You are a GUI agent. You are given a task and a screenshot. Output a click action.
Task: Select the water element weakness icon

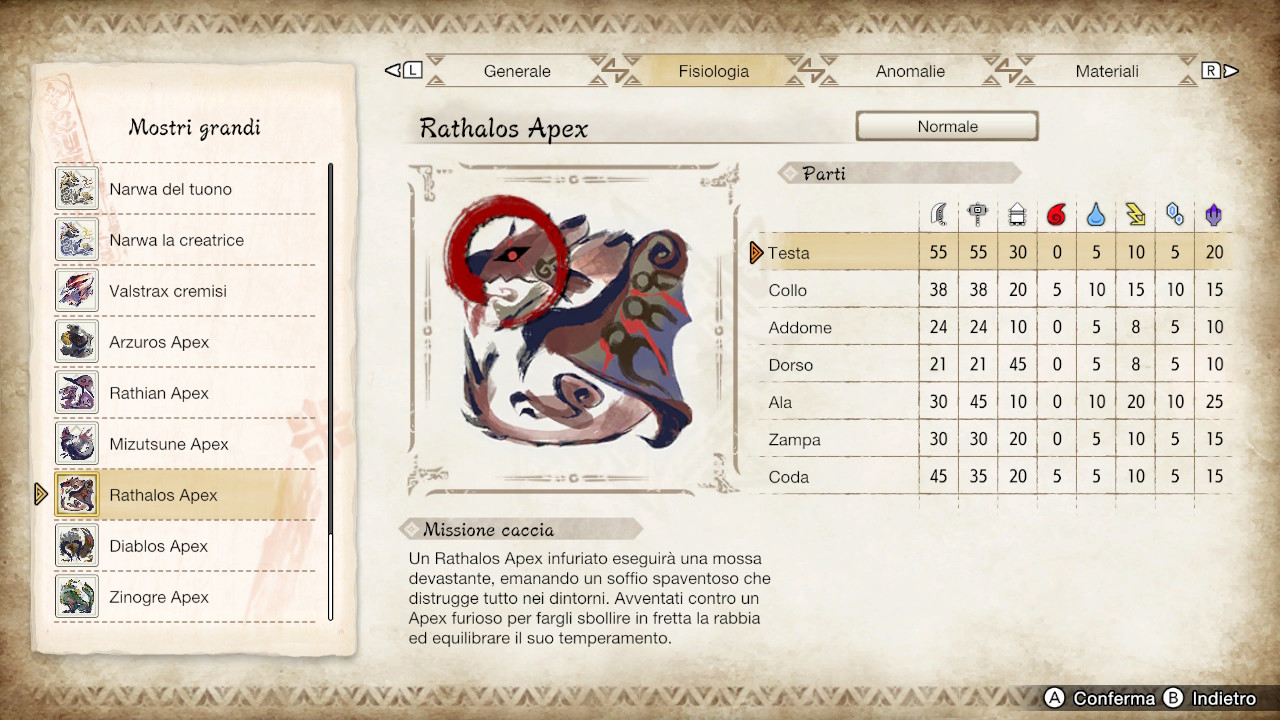pyautogui.click(x=1096, y=213)
